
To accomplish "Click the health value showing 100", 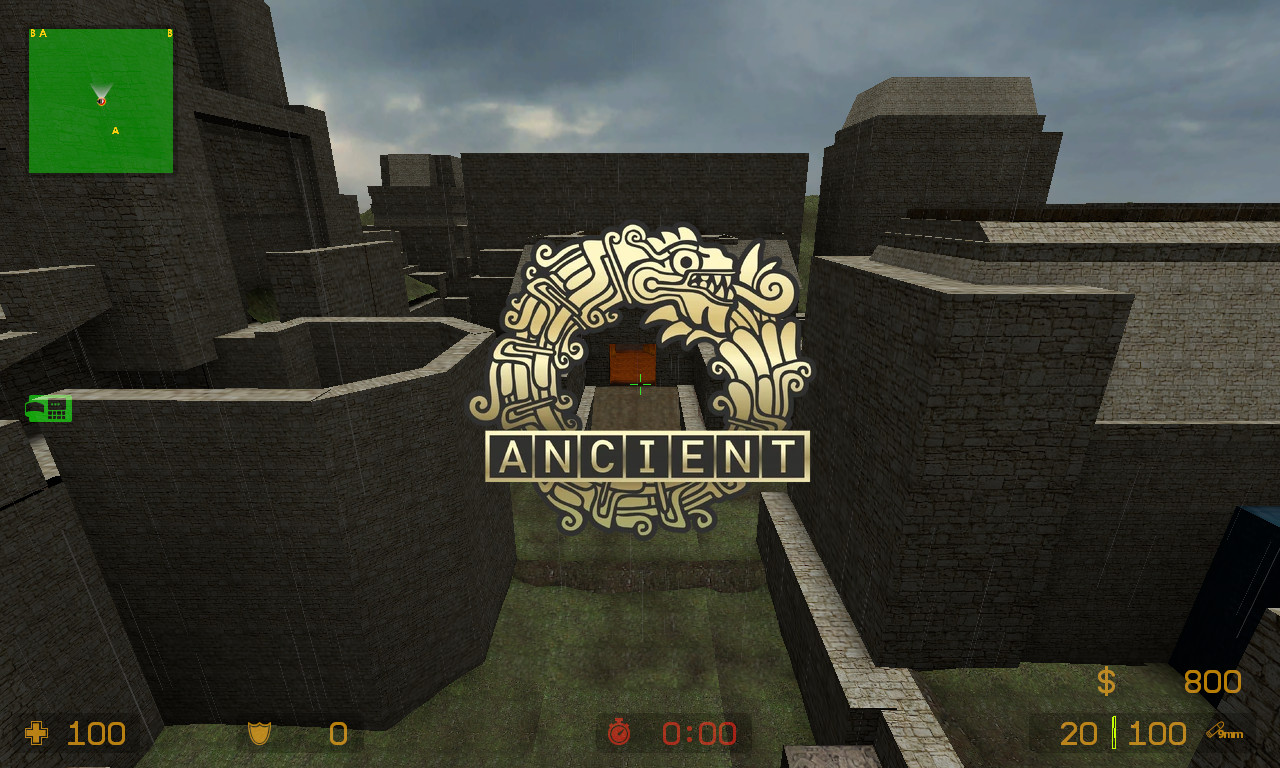I will pos(94,734).
